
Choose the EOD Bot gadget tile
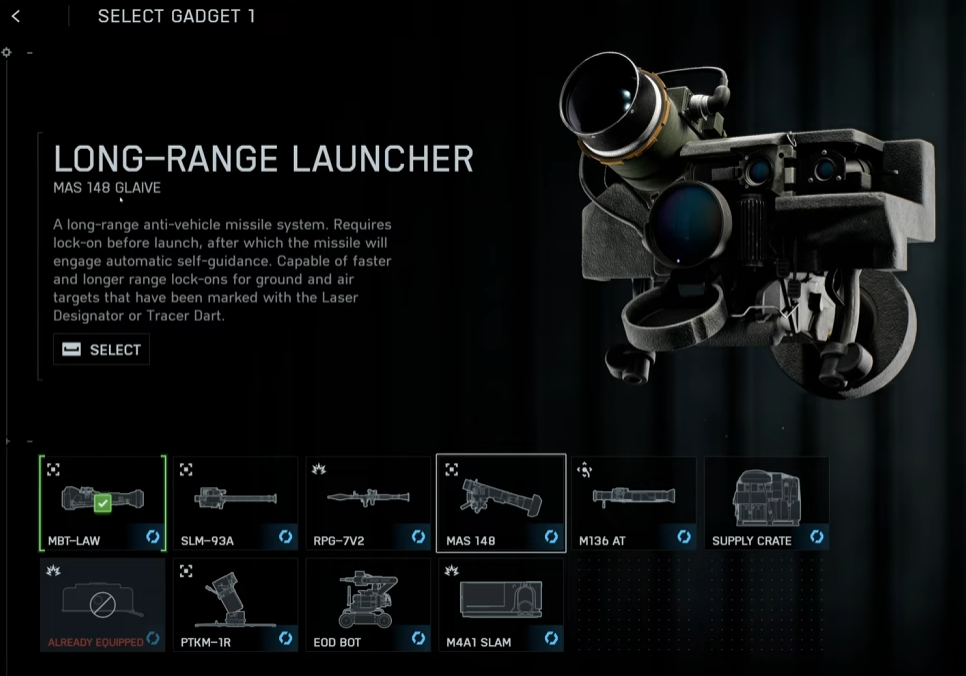point(368,605)
